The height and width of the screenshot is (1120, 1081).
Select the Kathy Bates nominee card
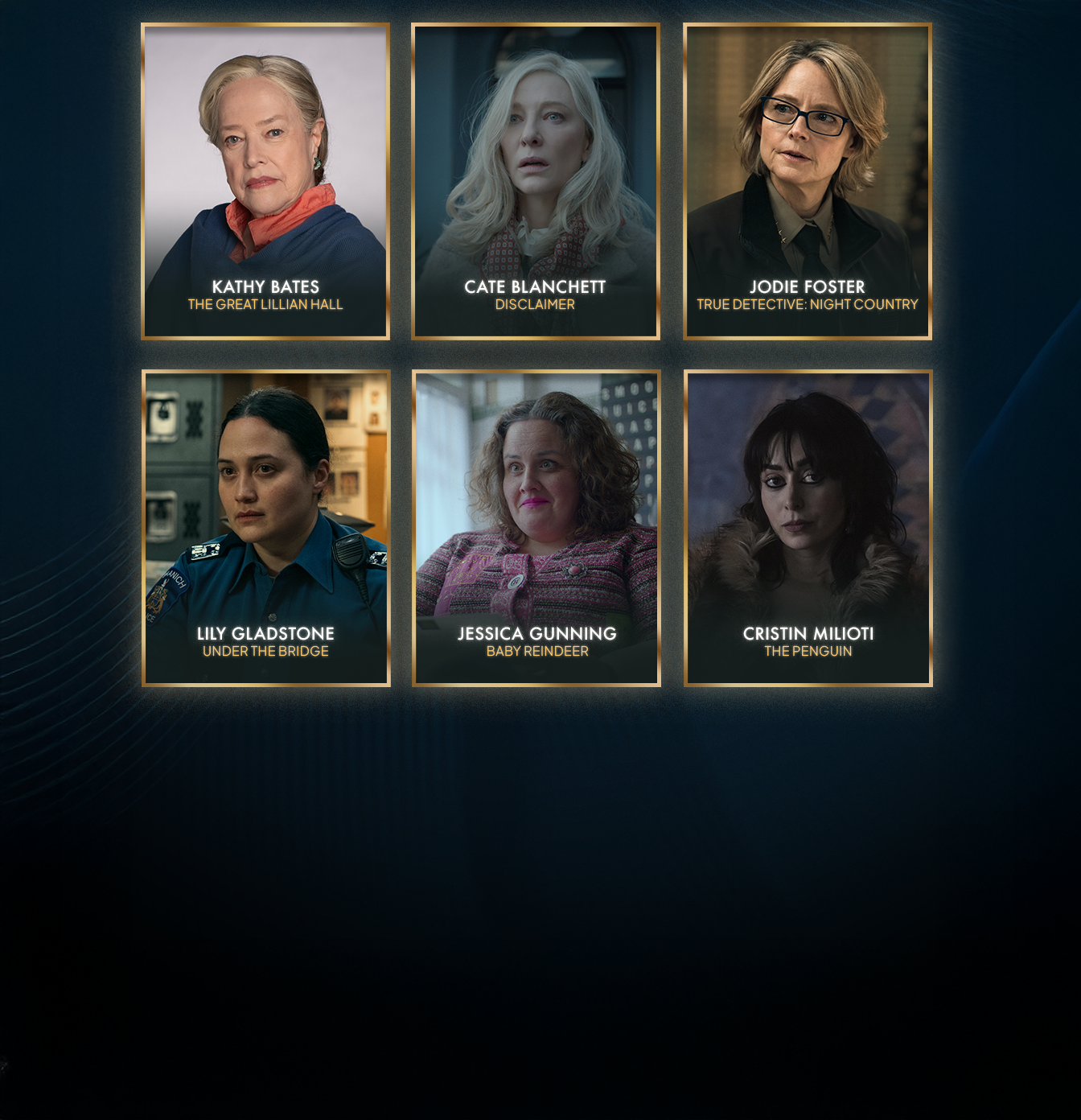click(x=265, y=181)
